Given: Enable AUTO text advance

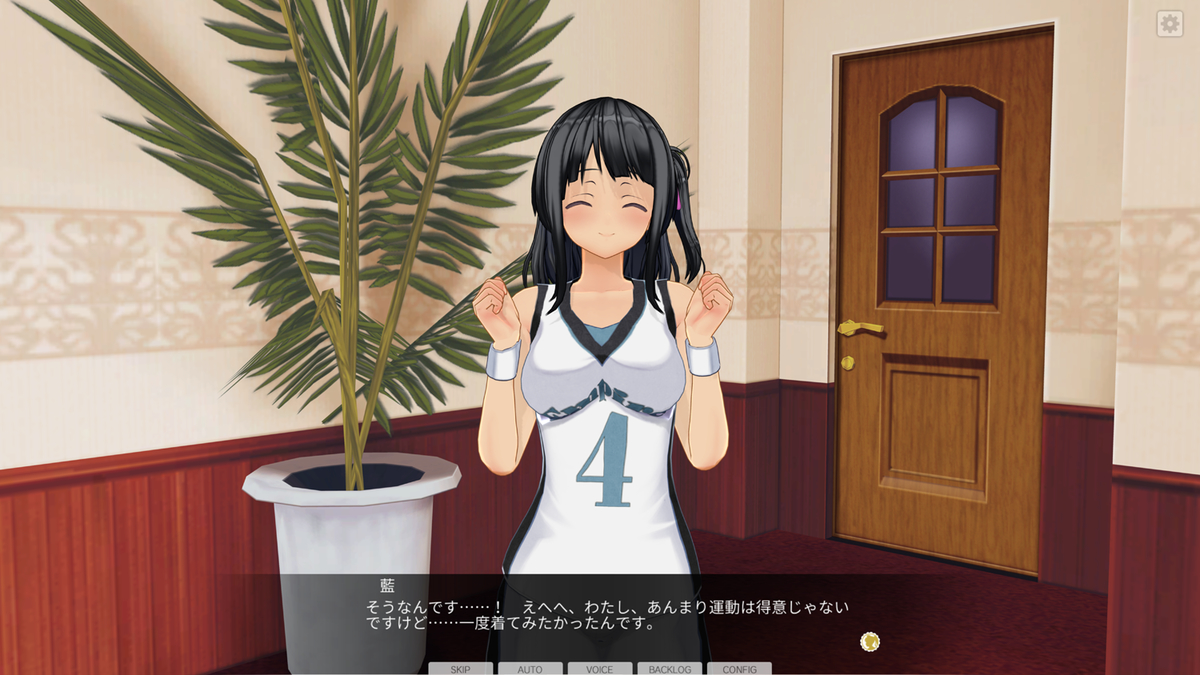Looking at the screenshot, I should pyautogui.click(x=530, y=668).
